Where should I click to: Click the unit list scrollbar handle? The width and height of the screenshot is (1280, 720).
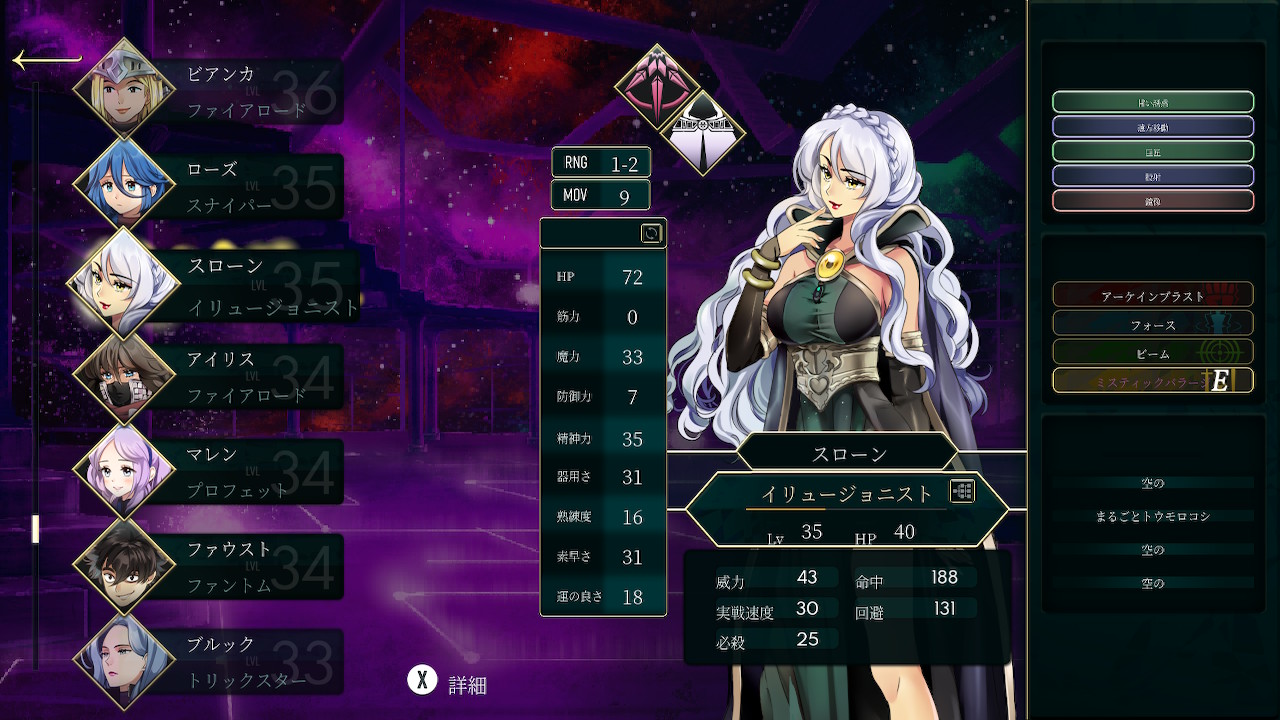pyautogui.click(x=36, y=528)
